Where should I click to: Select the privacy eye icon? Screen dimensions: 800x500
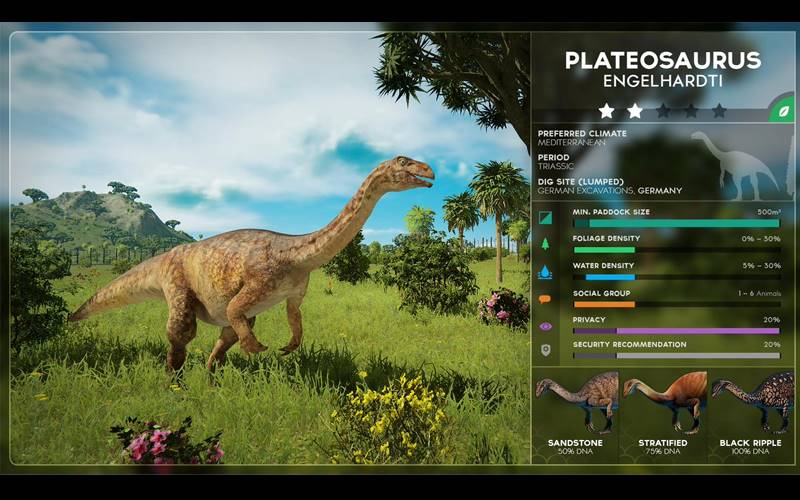[x=545, y=325]
